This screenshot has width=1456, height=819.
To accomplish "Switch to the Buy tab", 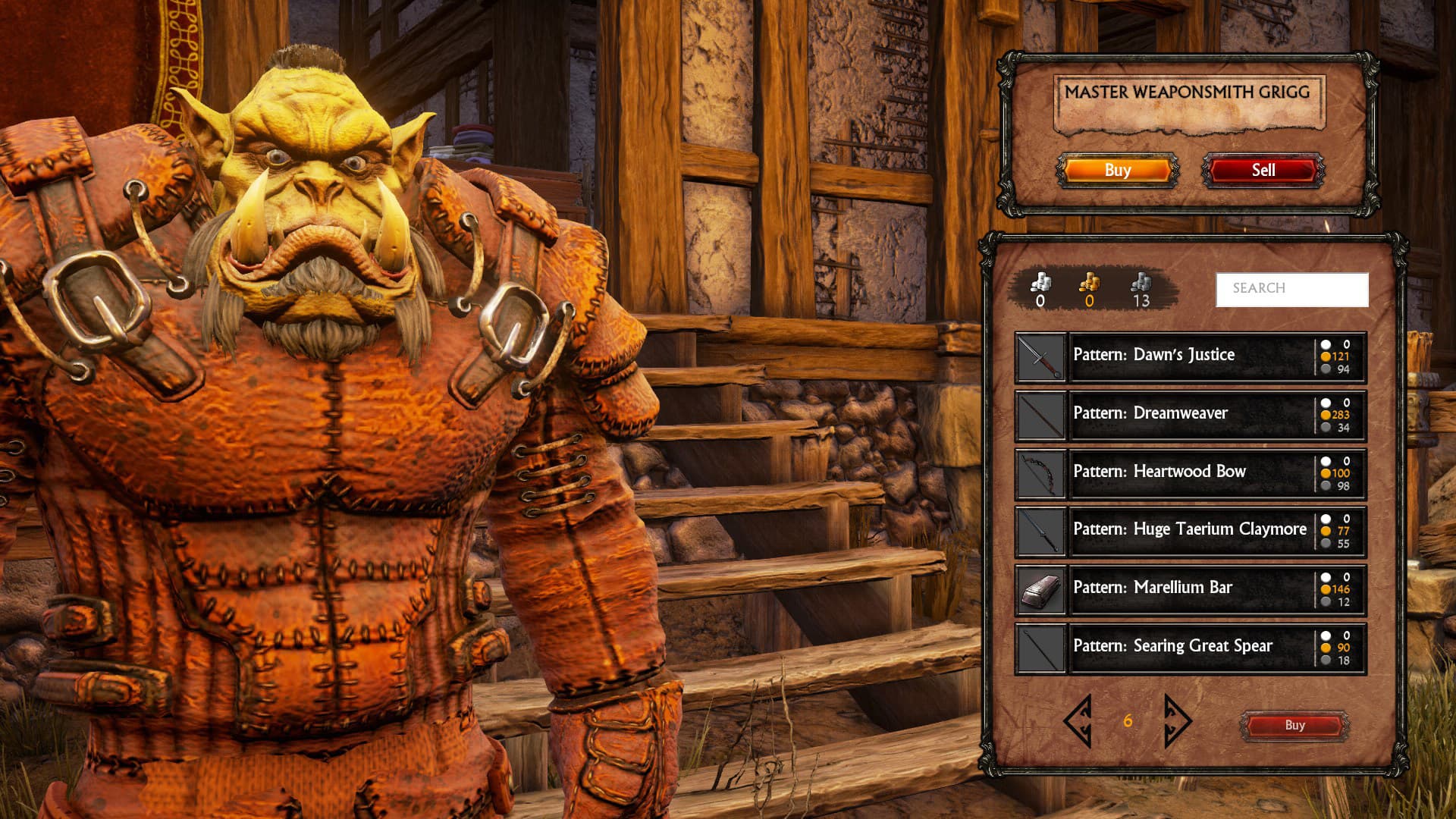I will [x=1117, y=170].
